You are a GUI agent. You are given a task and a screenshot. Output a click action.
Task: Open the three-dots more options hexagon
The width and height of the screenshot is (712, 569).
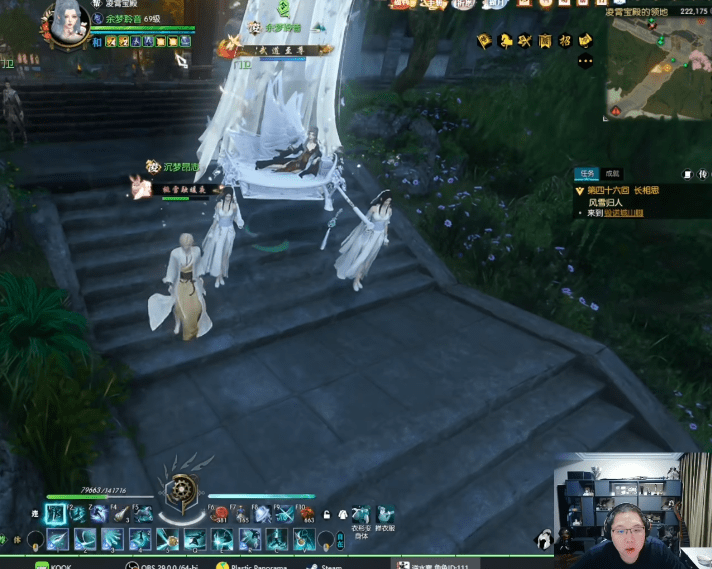586,61
